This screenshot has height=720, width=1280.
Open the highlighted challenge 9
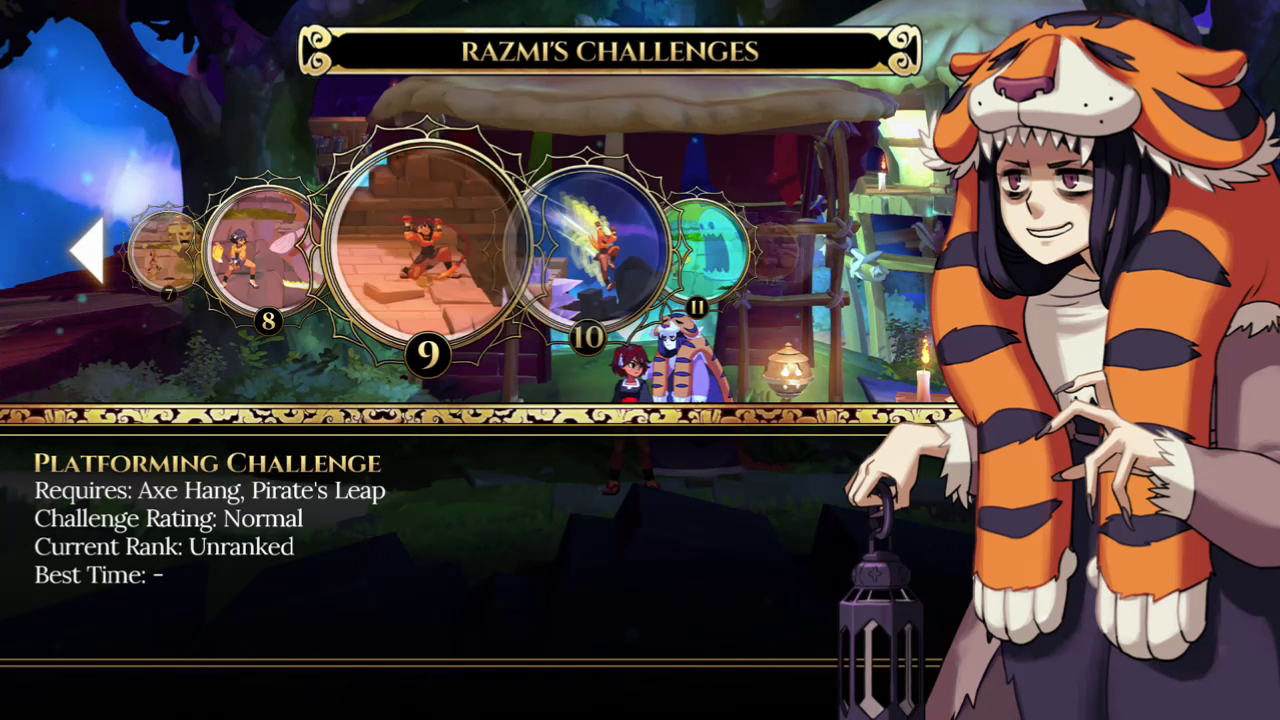coord(427,244)
